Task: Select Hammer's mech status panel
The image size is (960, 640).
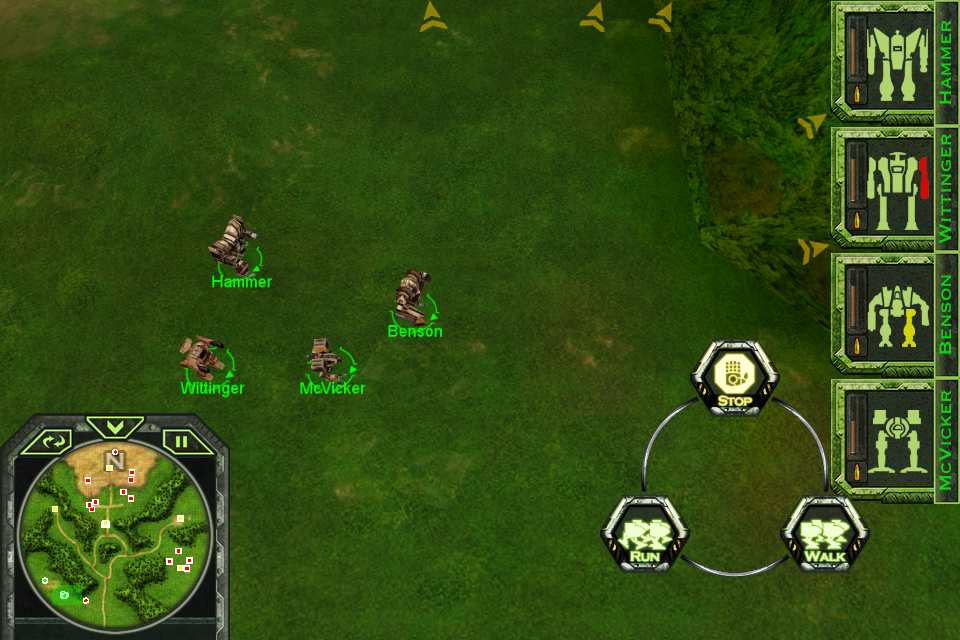Action: (x=884, y=60)
